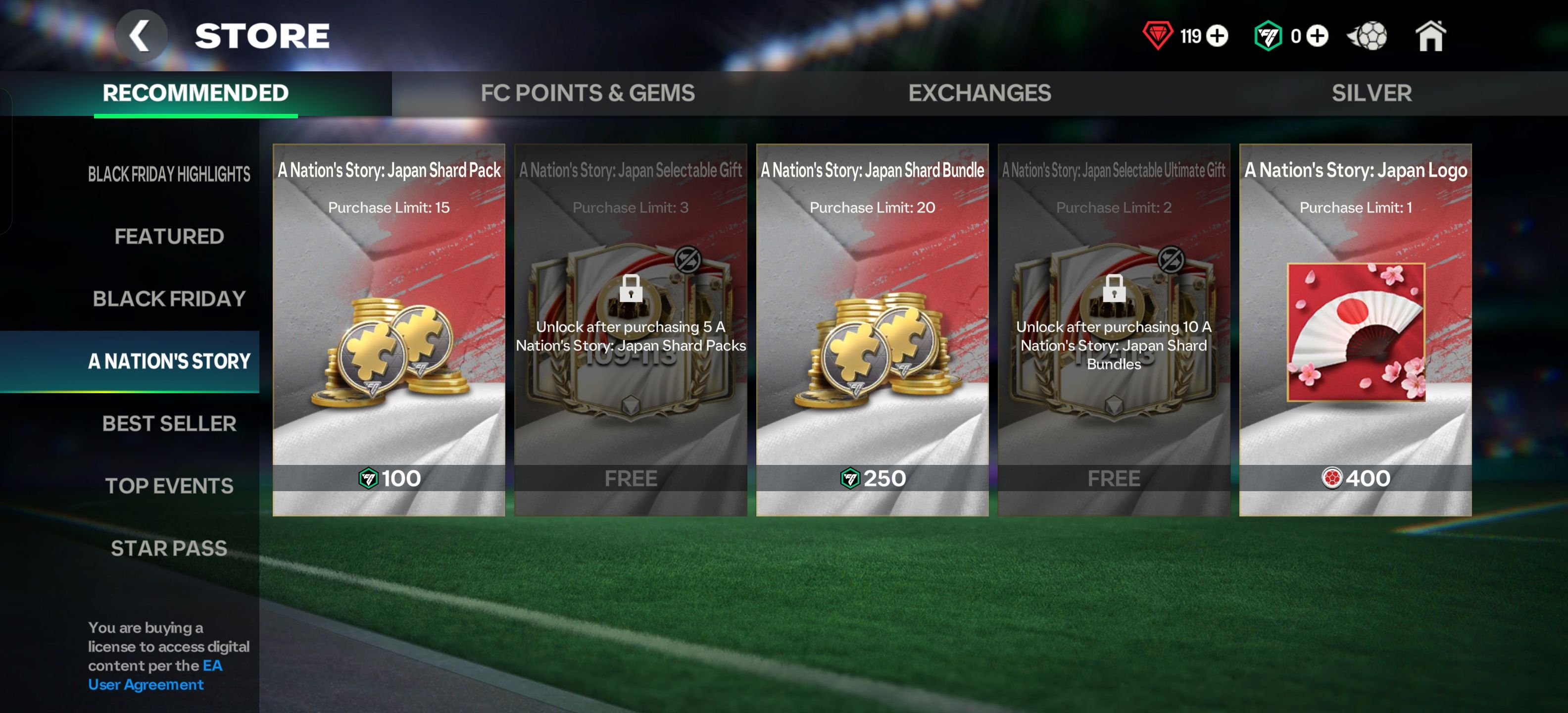Open the Exchanges tab

click(979, 93)
